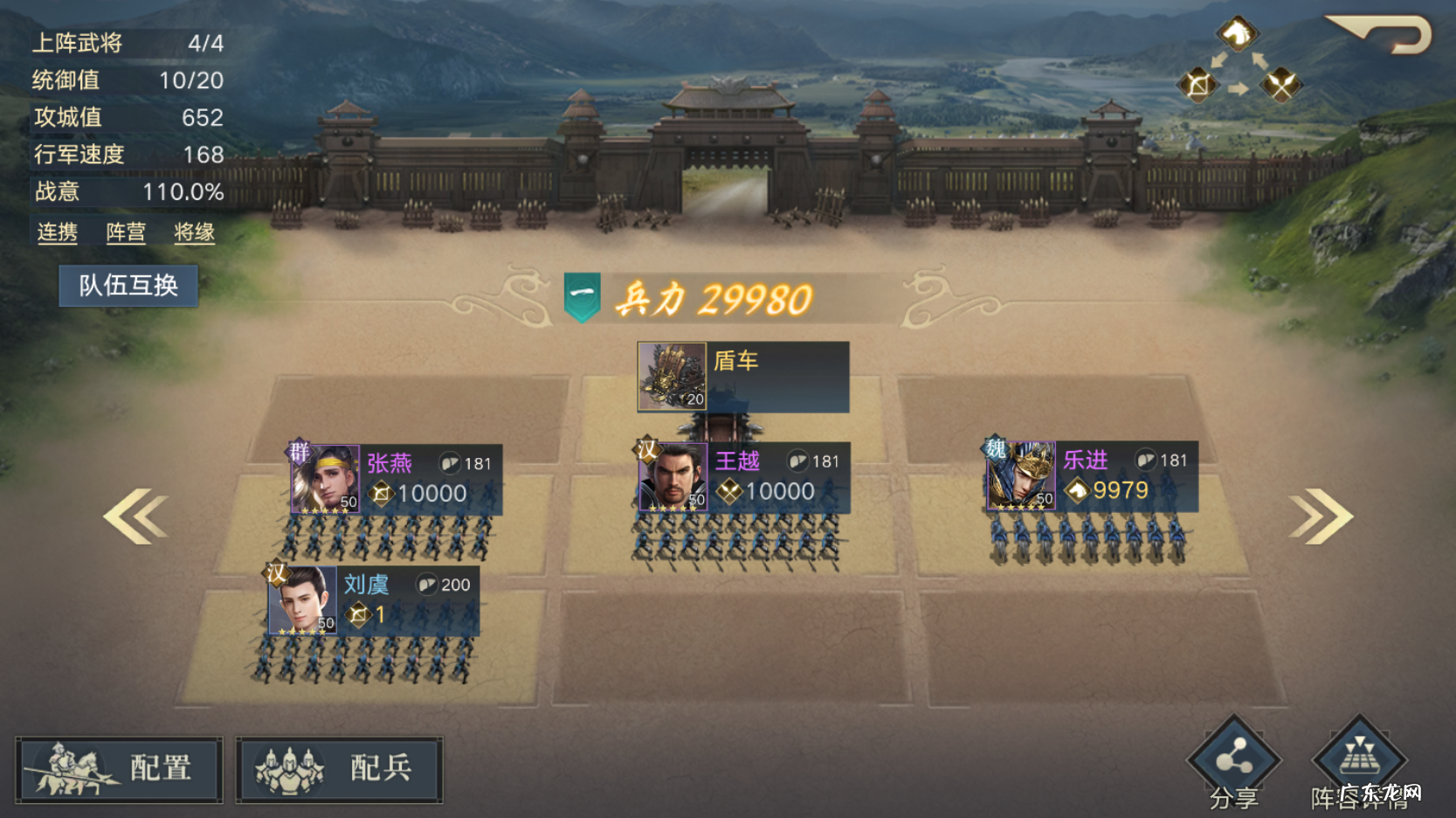Screen dimensions: 1456x818
Task: Open the 配兵 troop allocation menu
Action: [x=339, y=769]
